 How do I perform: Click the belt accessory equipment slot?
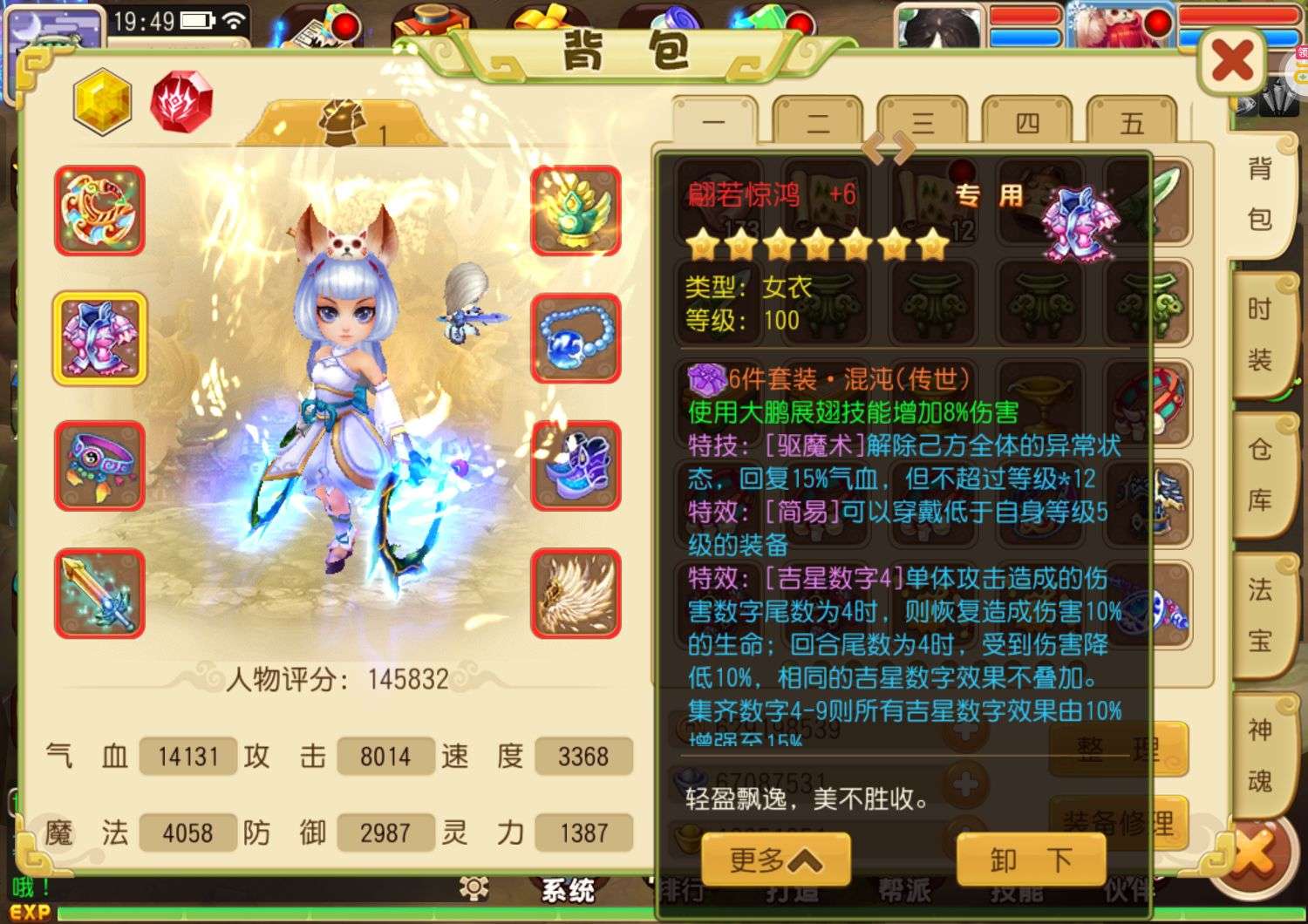tap(99, 466)
